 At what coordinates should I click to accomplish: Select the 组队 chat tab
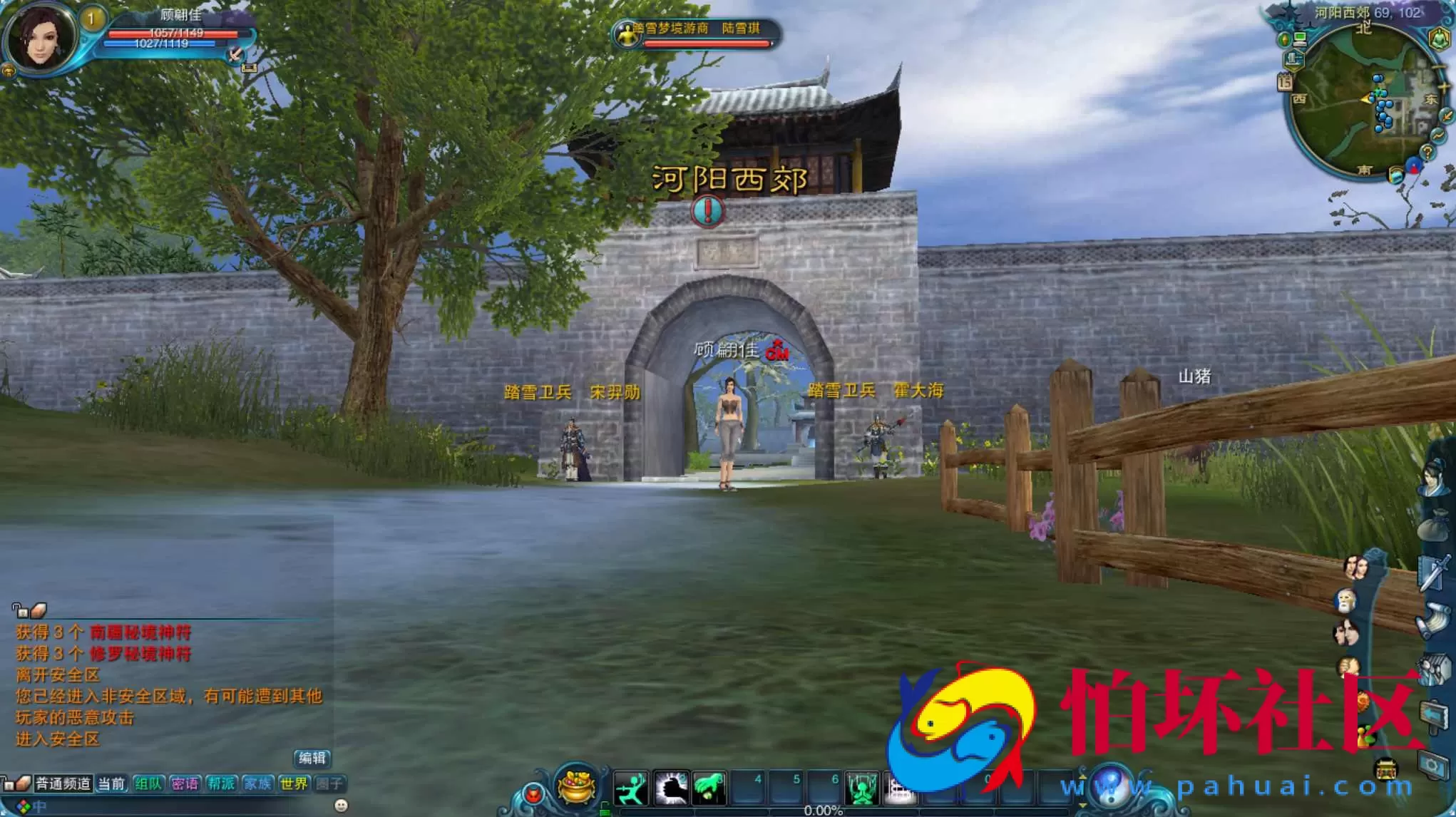(149, 783)
